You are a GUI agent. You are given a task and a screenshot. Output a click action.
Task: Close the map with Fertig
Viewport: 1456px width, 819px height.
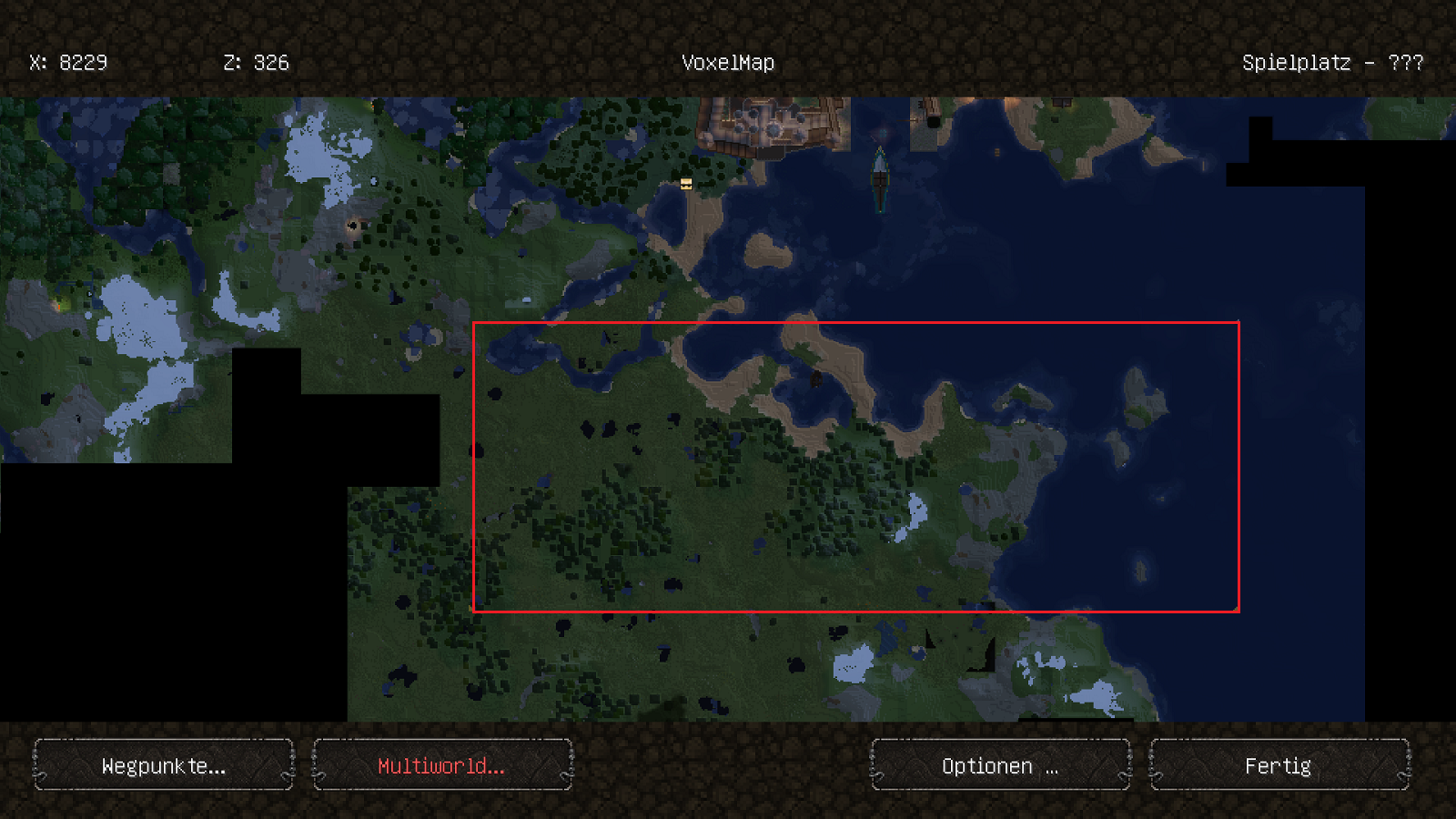point(1279,765)
